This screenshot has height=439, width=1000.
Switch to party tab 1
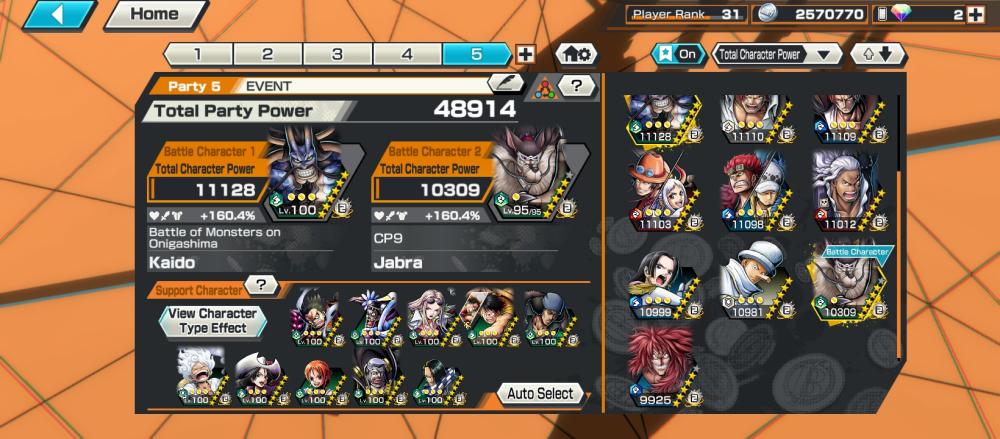pyautogui.click(x=197, y=55)
